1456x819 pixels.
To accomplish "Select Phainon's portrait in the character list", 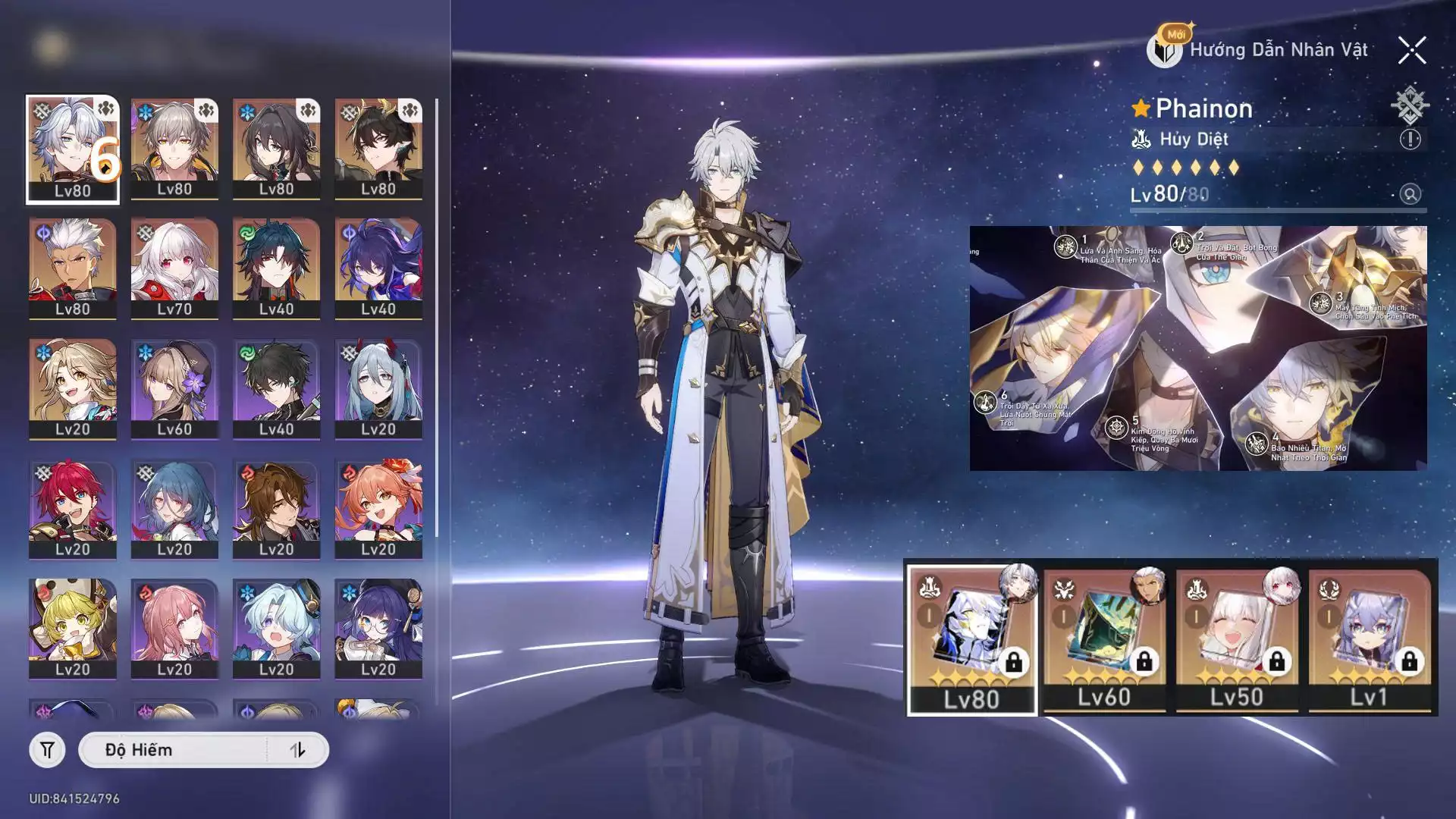I will point(73,149).
